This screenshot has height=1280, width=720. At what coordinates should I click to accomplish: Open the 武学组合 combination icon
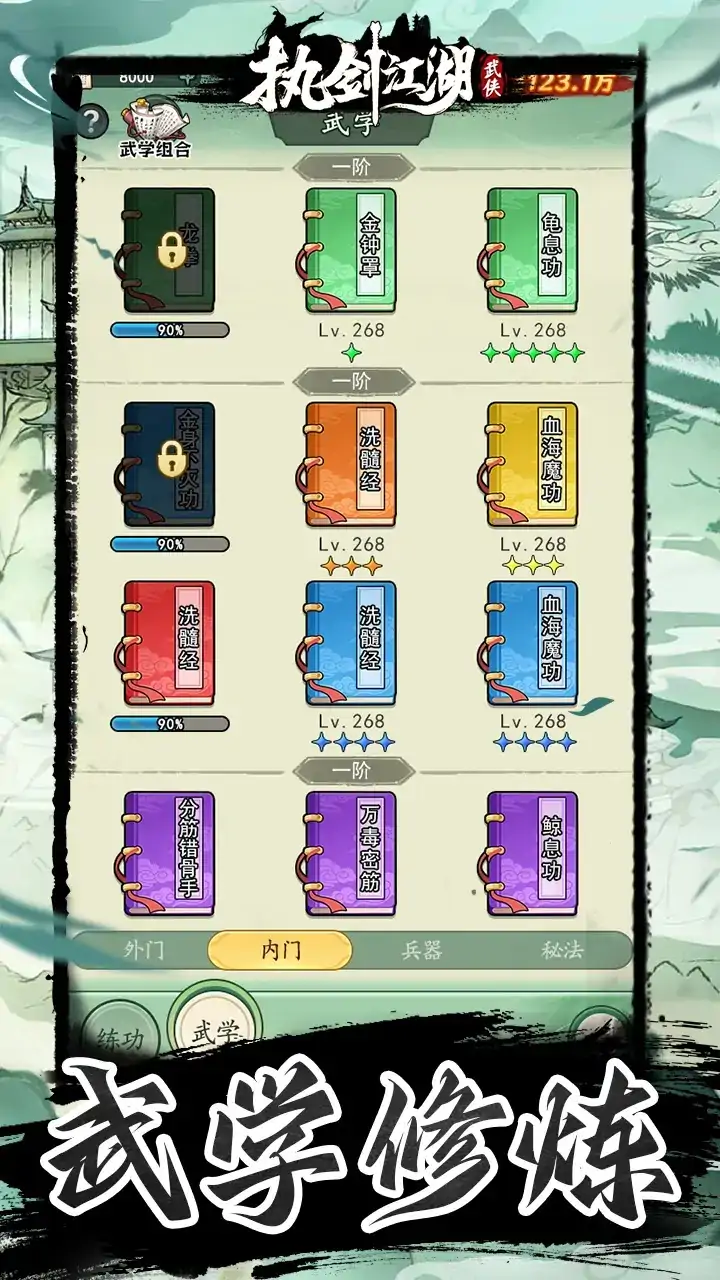[x=154, y=127]
